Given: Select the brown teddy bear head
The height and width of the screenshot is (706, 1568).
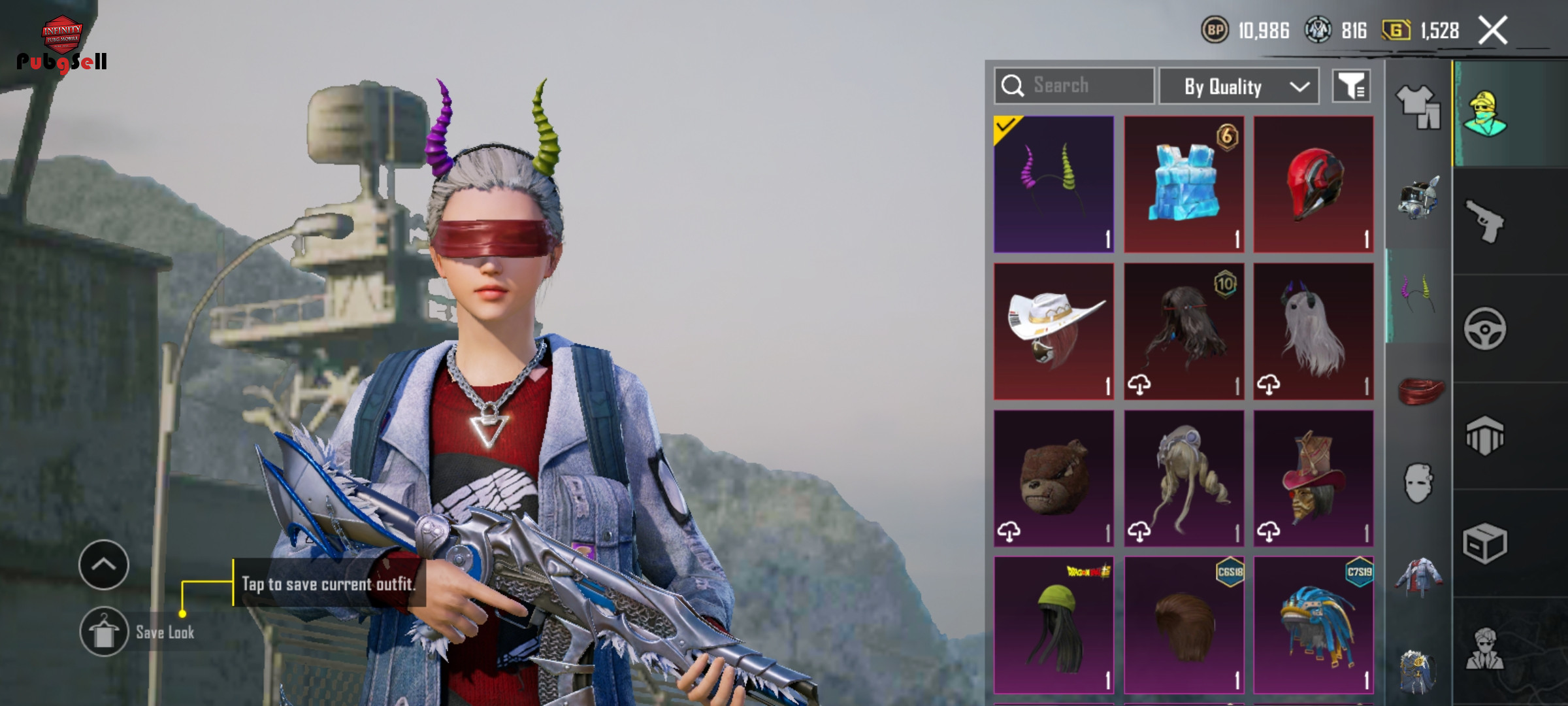Looking at the screenshot, I should coord(1053,478).
